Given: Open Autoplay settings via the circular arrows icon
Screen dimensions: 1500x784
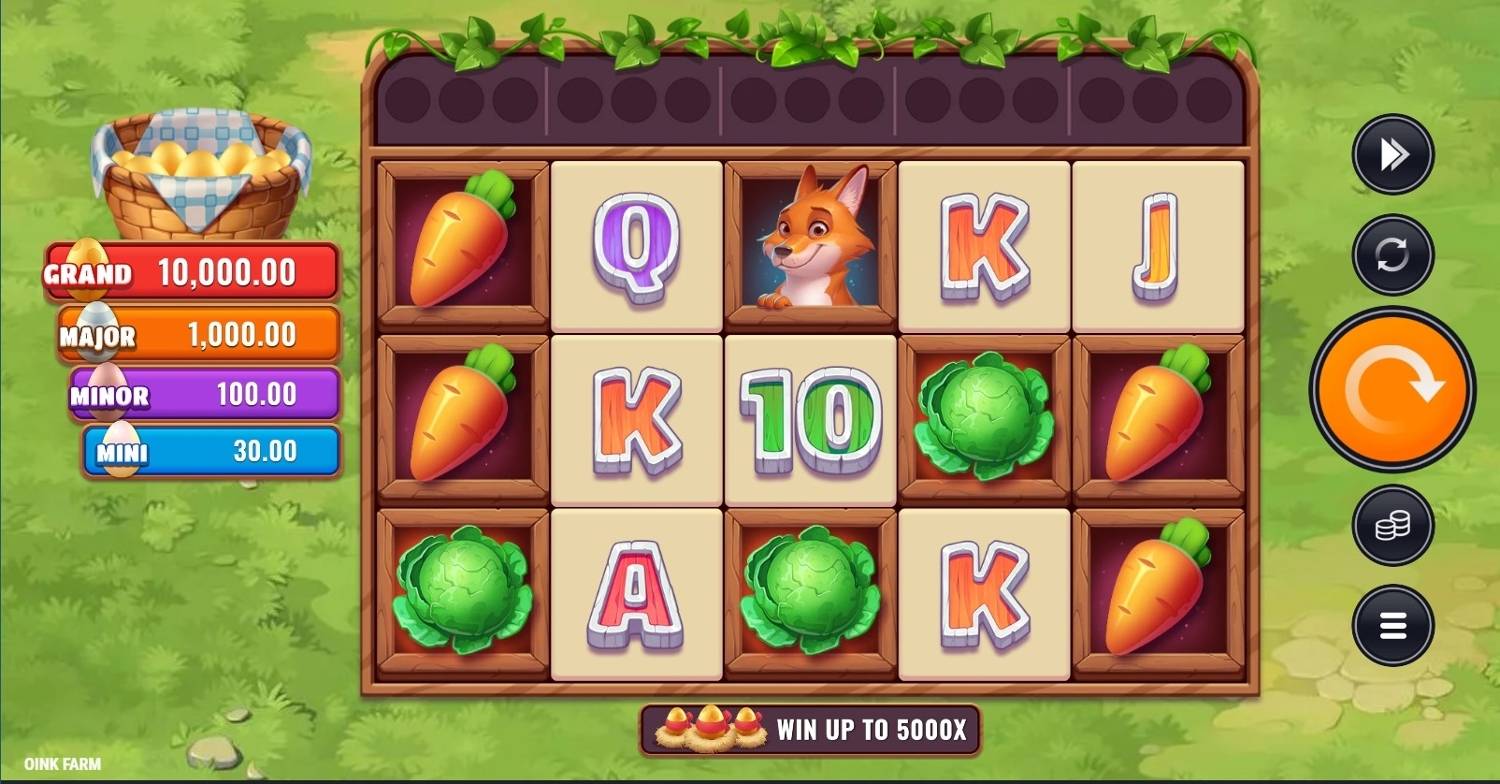Looking at the screenshot, I should [x=1392, y=253].
